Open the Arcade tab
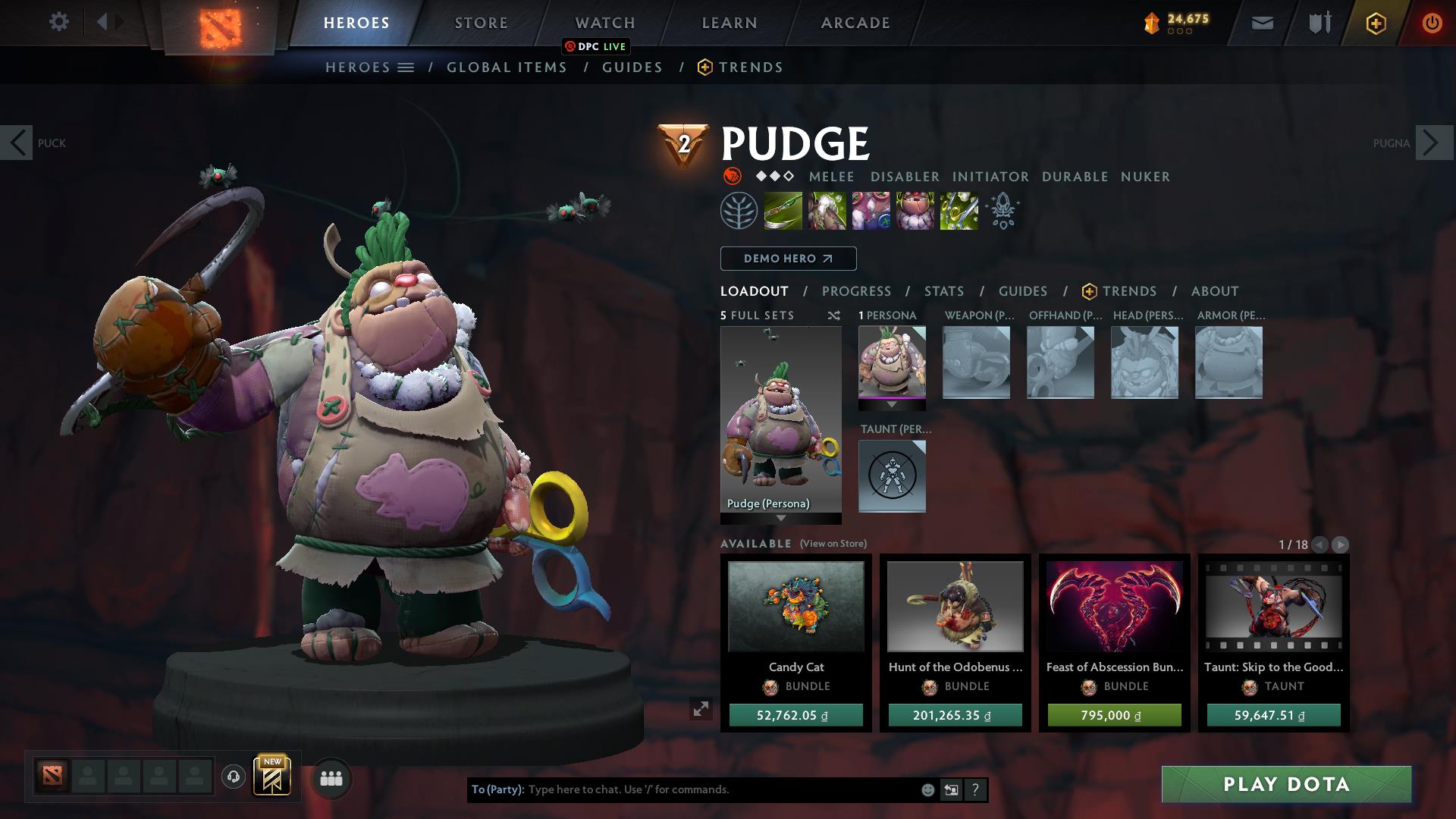The width and height of the screenshot is (1456, 819). [855, 23]
